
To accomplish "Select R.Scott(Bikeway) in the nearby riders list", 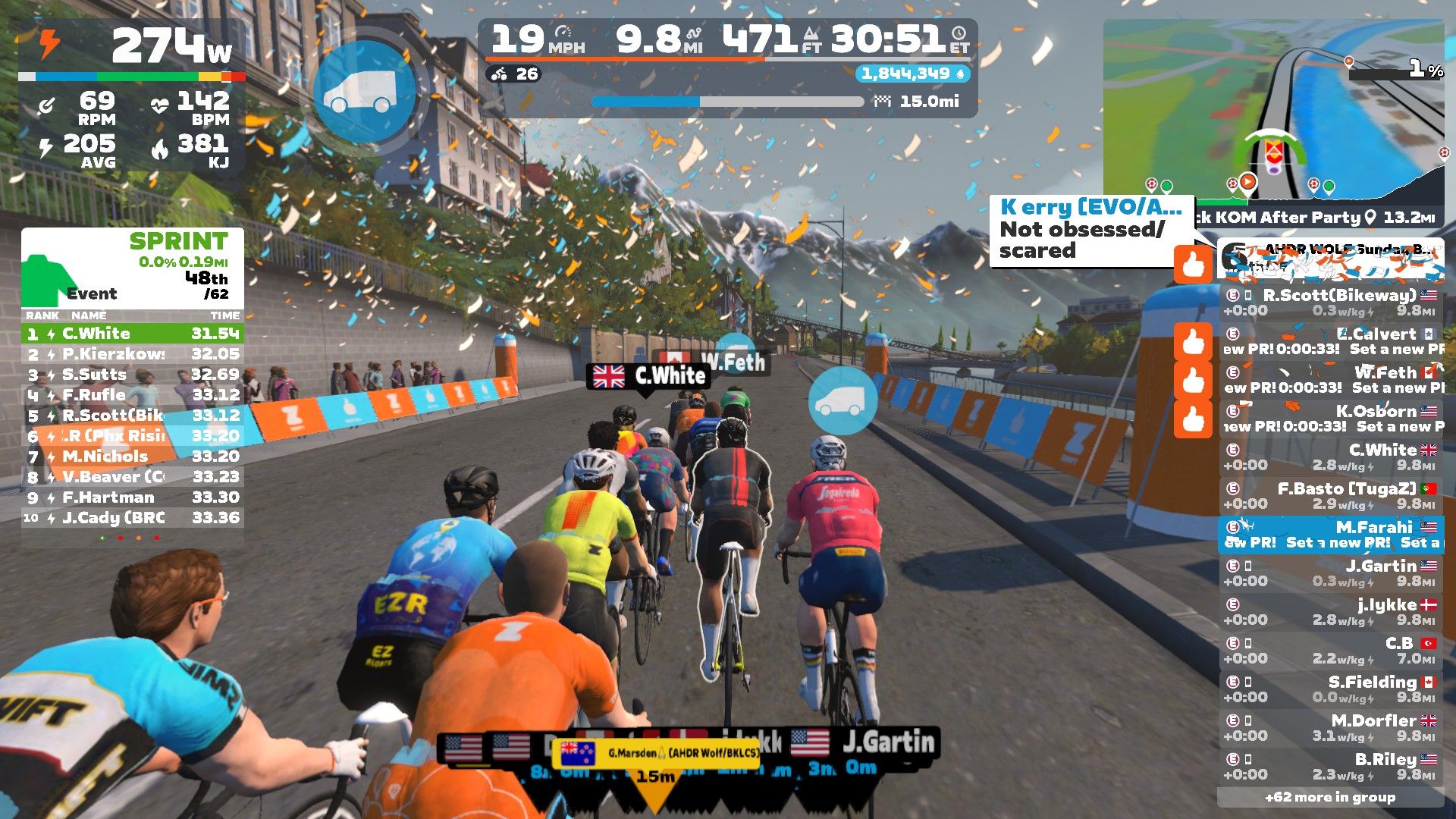I will coord(1331,303).
